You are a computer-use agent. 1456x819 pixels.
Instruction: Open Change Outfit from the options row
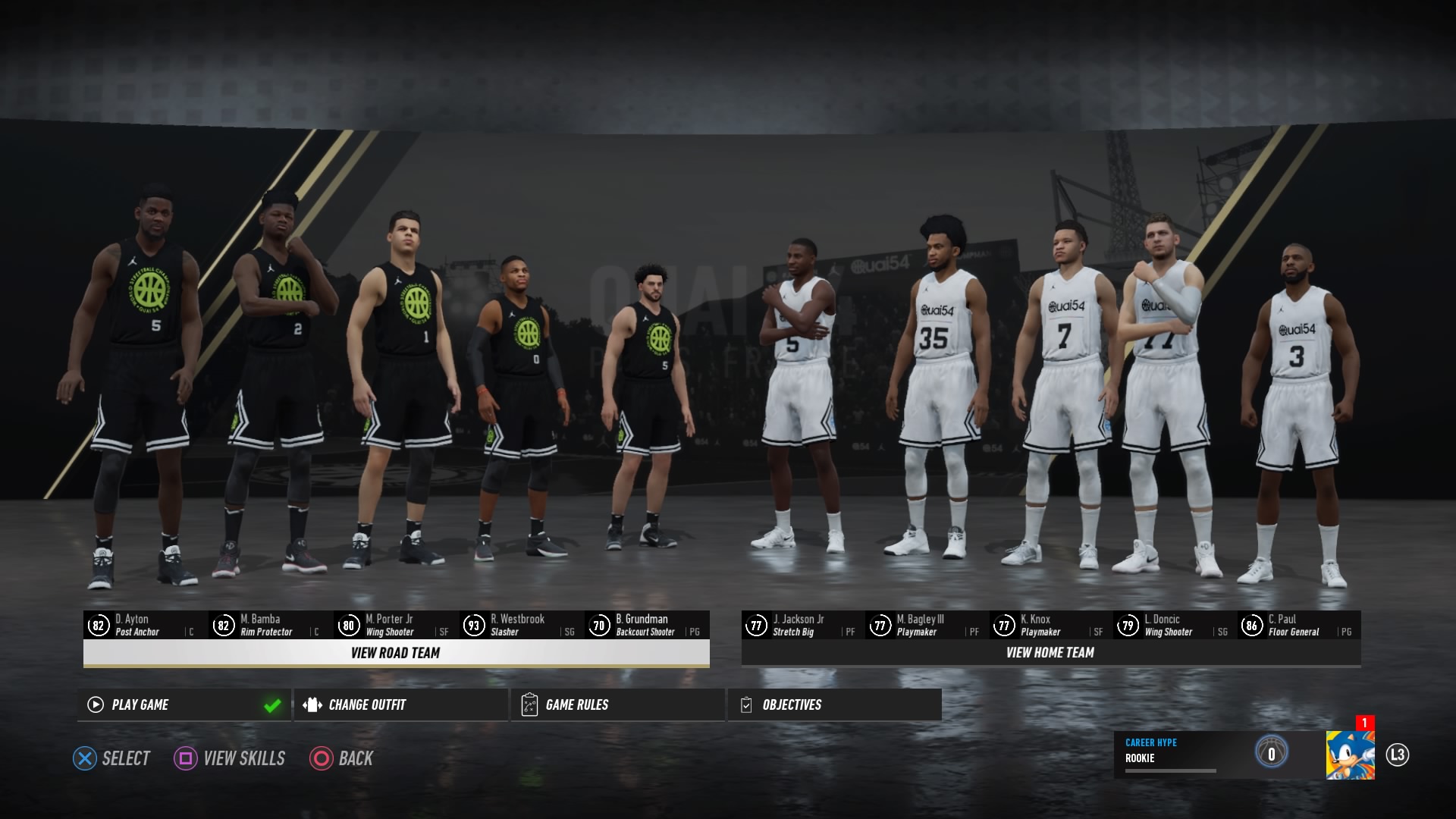point(366,704)
